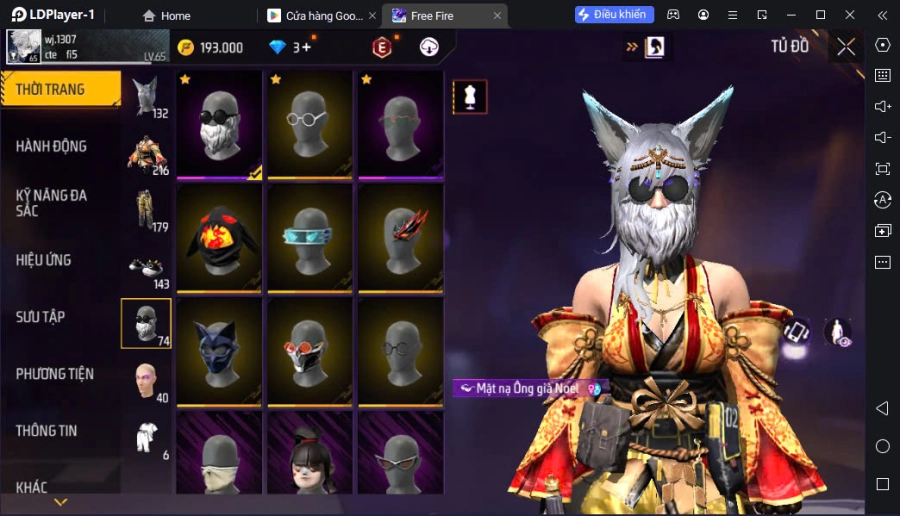This screenshot has height=516, width=900.
Task: Pick the blue cat-ear mask
Action: [x=220, y=352]
